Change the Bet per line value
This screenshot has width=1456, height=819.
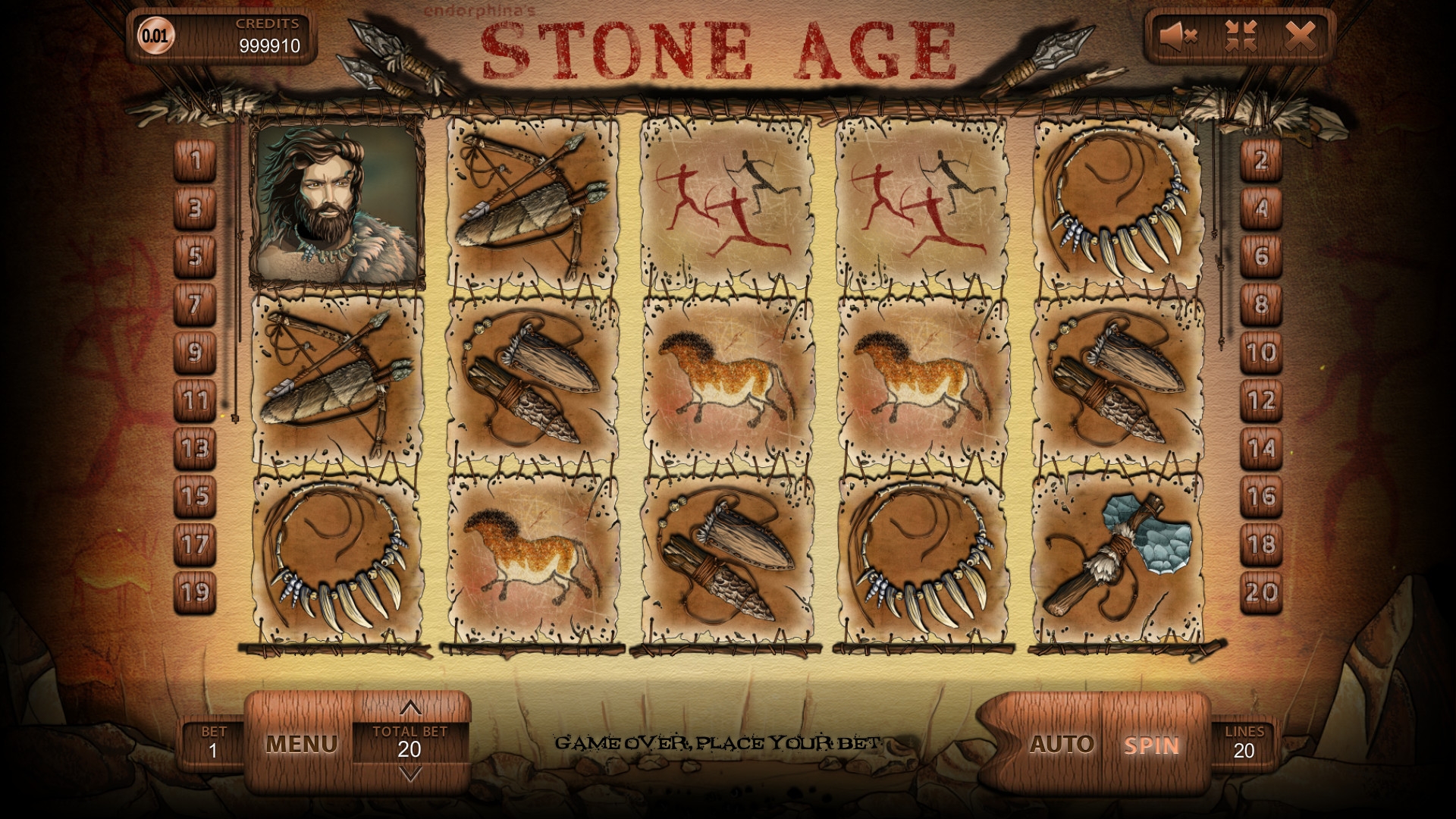(213, 743)
